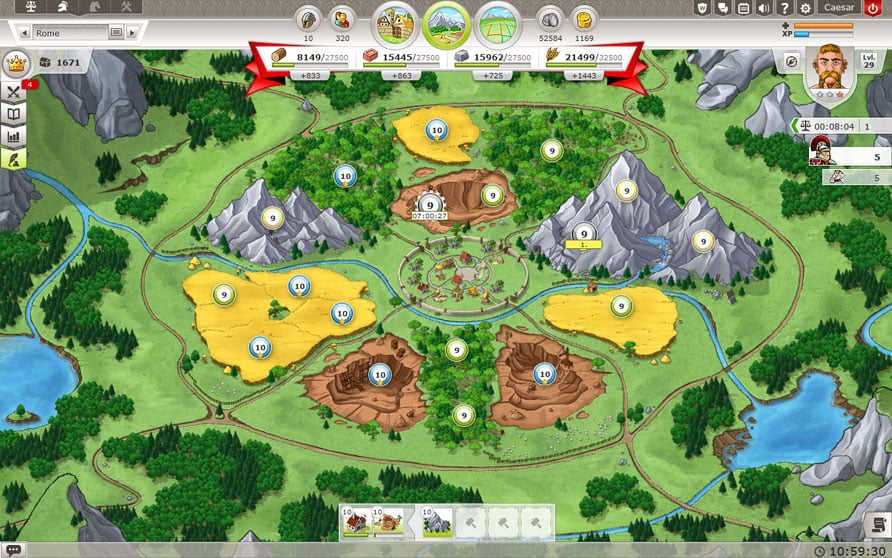
Task: Open the top bar calendar icon
Action: 743,8
